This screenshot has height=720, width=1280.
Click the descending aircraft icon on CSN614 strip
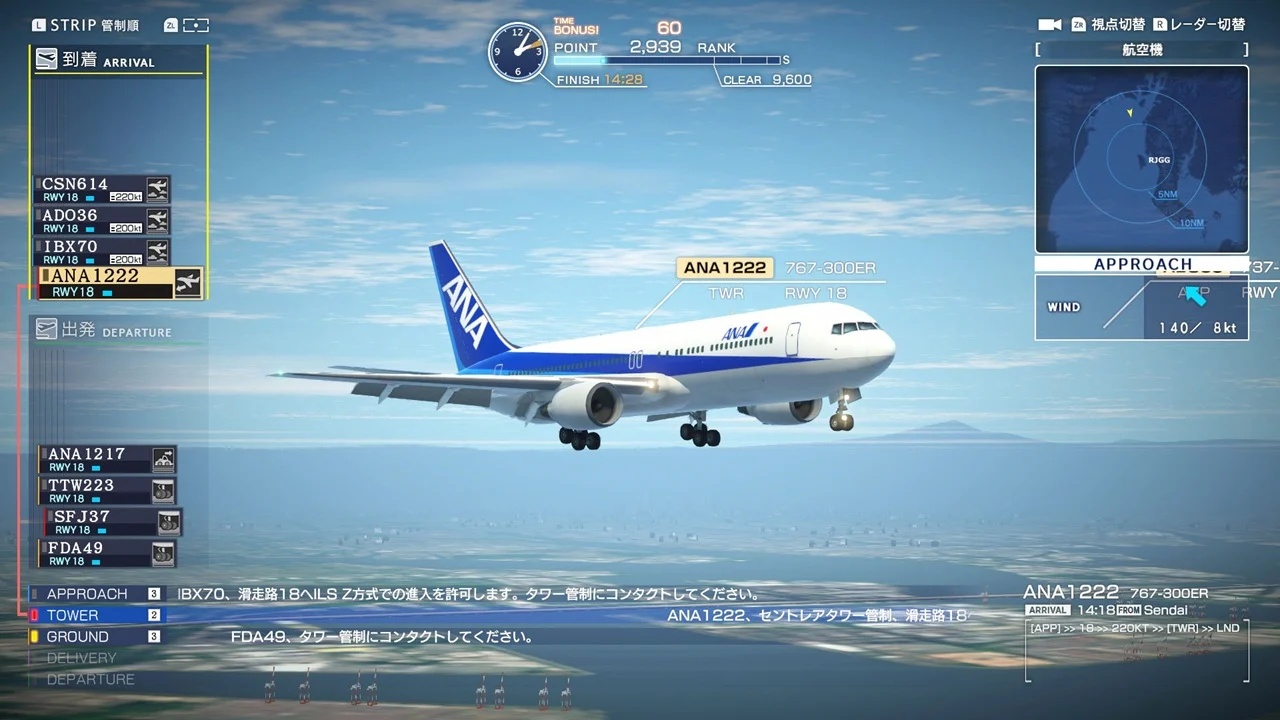158,188
